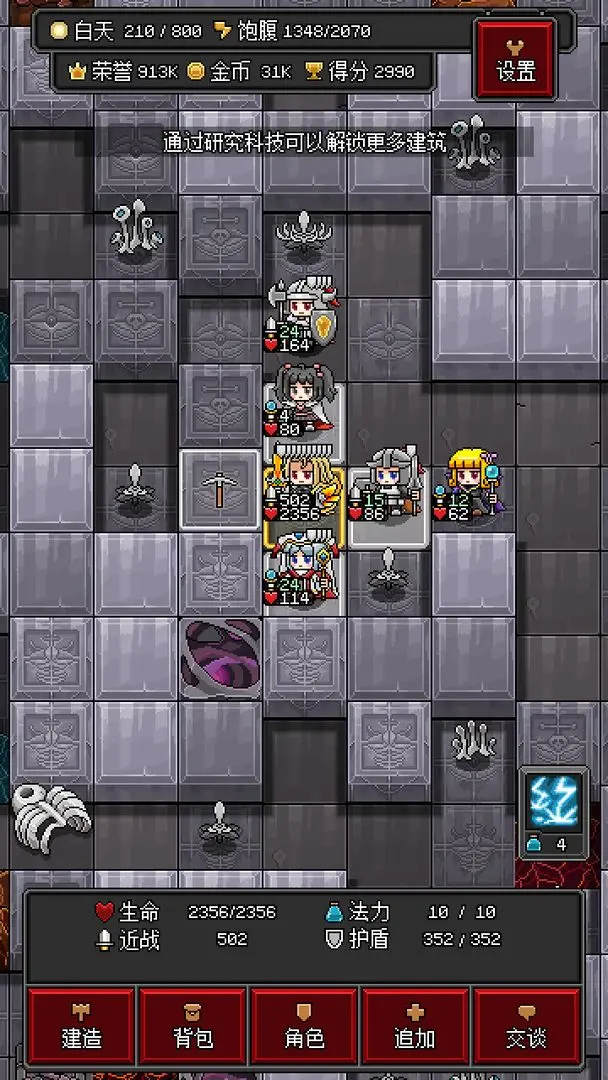This screenshot has width=608, height=1080.
Task: Open the 建造 build menu
Action: (82, 1026)
